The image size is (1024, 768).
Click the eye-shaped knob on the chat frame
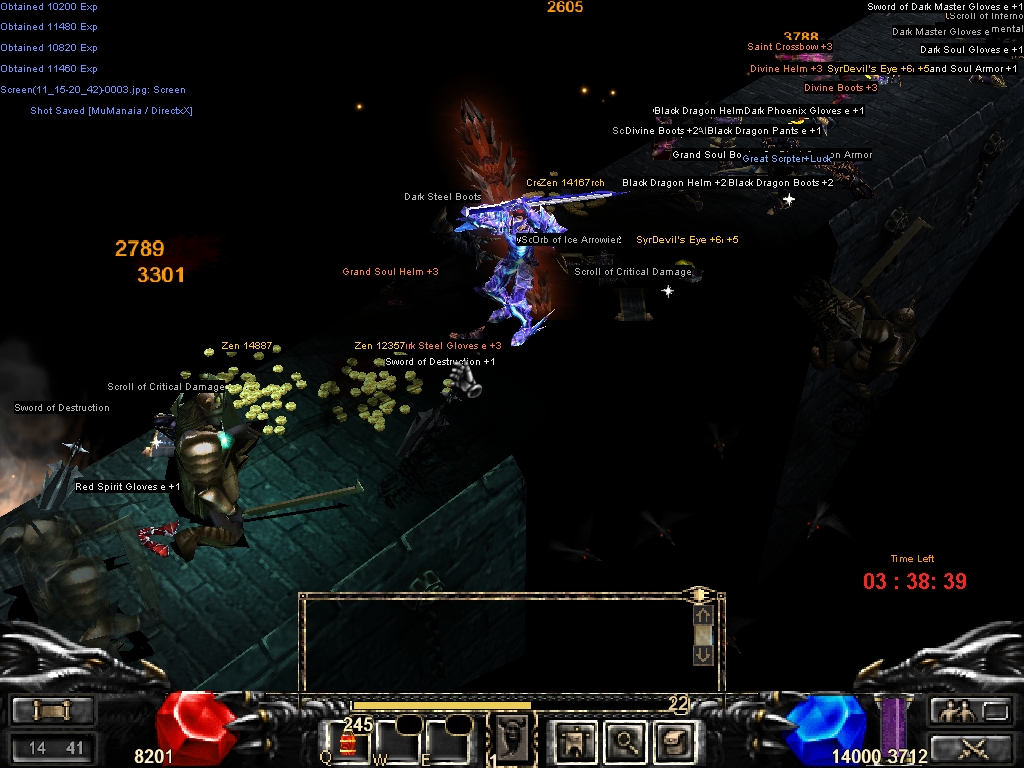[697, 595]
